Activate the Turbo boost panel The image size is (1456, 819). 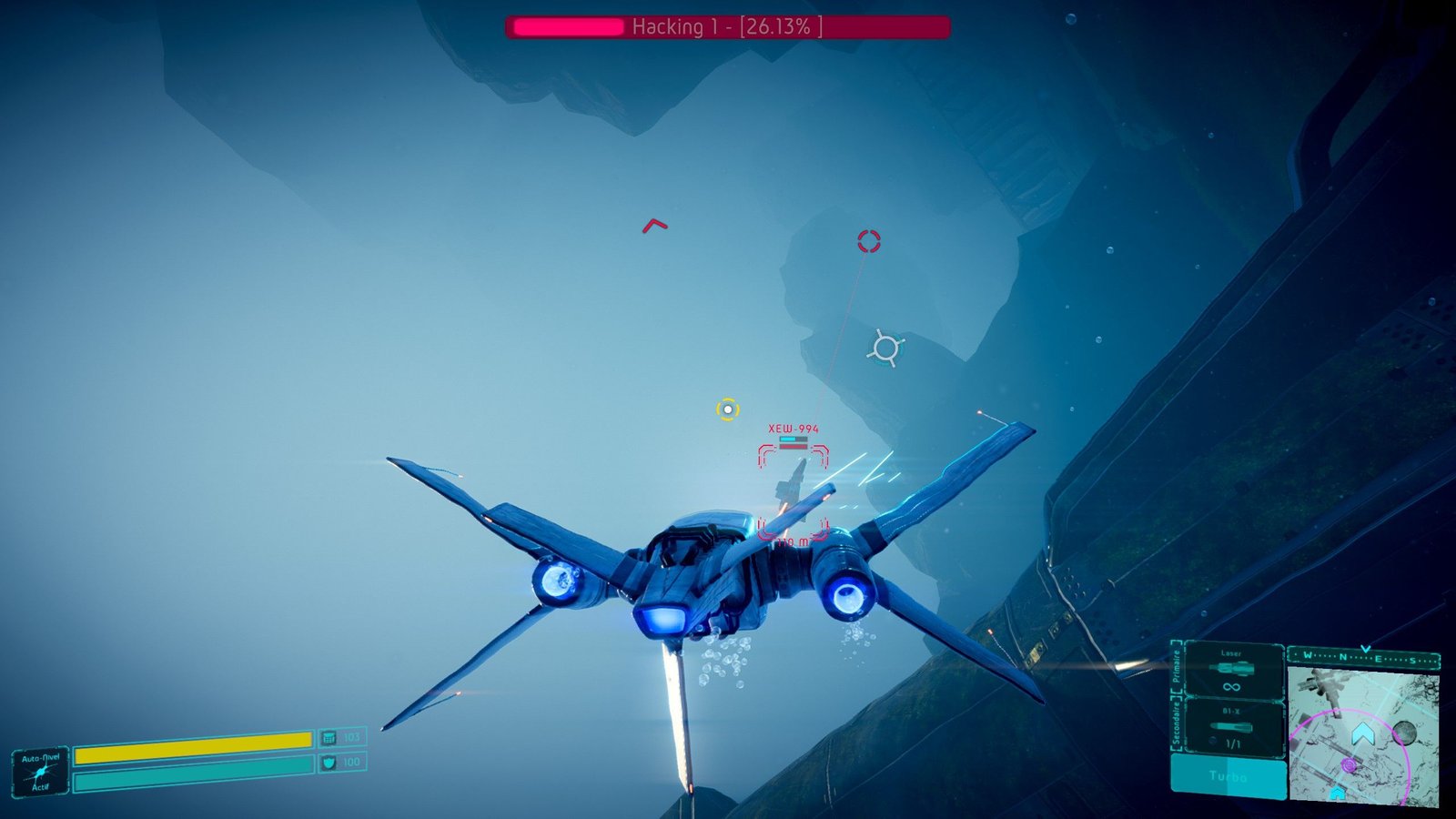[1228, 776]
